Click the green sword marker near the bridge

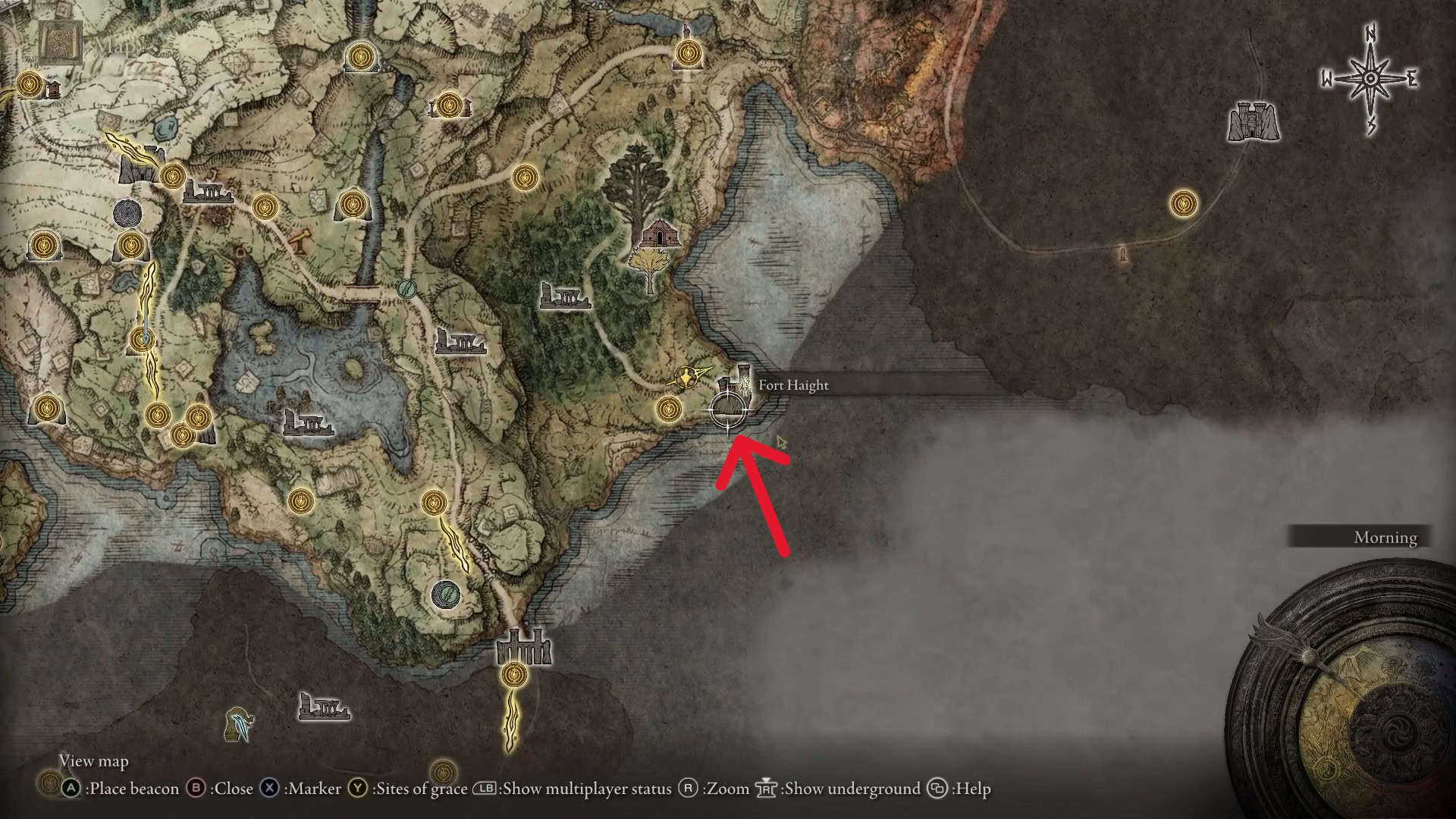[408, 288]
